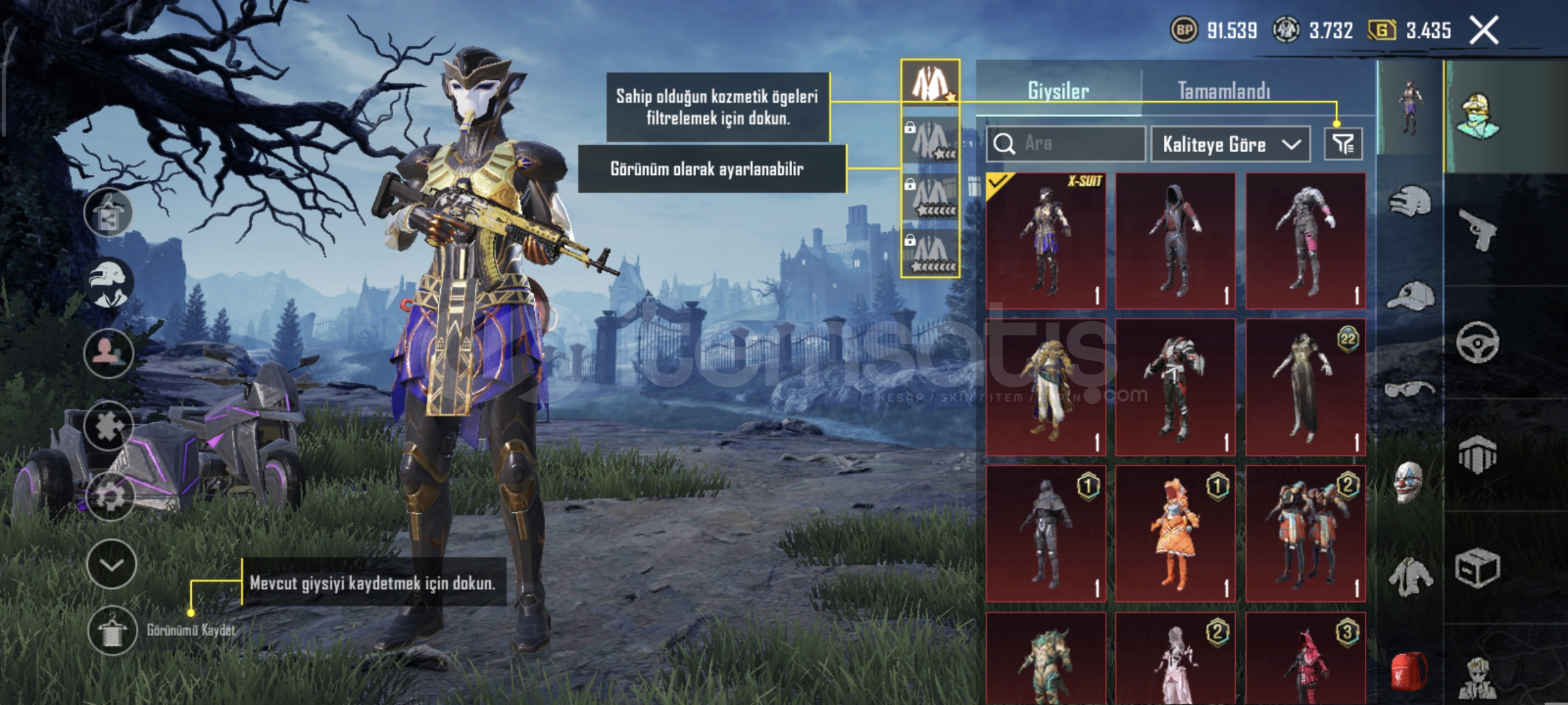Open the settings gear on the left panel
Screen dimensions: 1568x705
pyautogui.click(x=109, y=497)
